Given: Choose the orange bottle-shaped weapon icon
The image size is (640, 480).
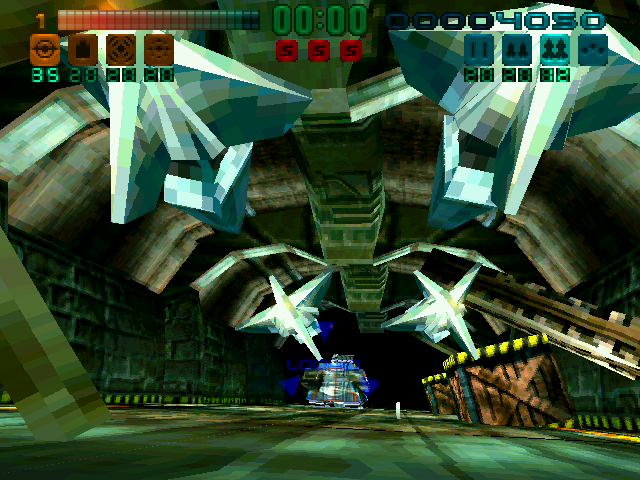Looking at the screenshot, I should click(x=82, y=48).
